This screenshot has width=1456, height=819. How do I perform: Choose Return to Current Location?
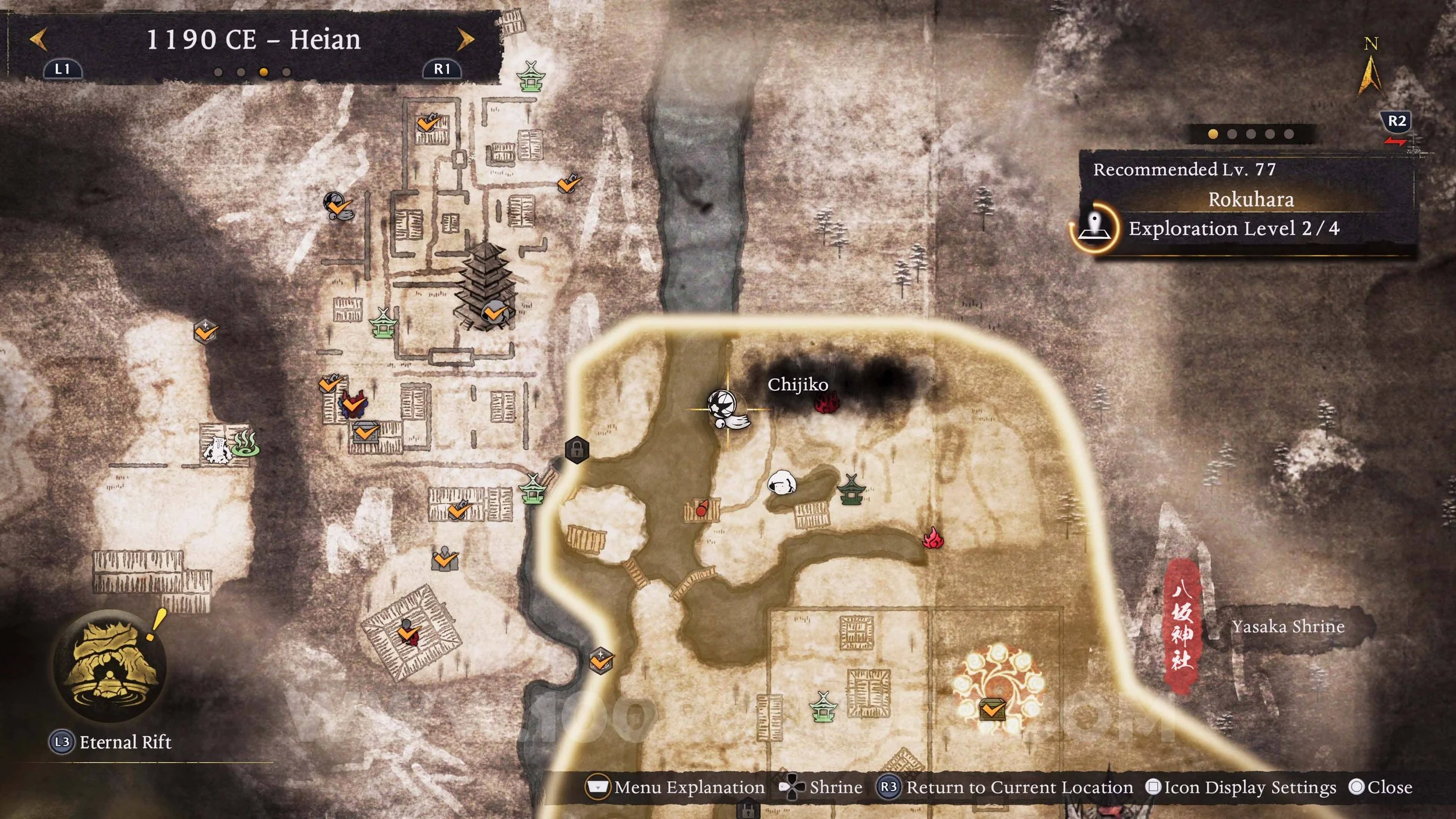(x=1006, y=788)
